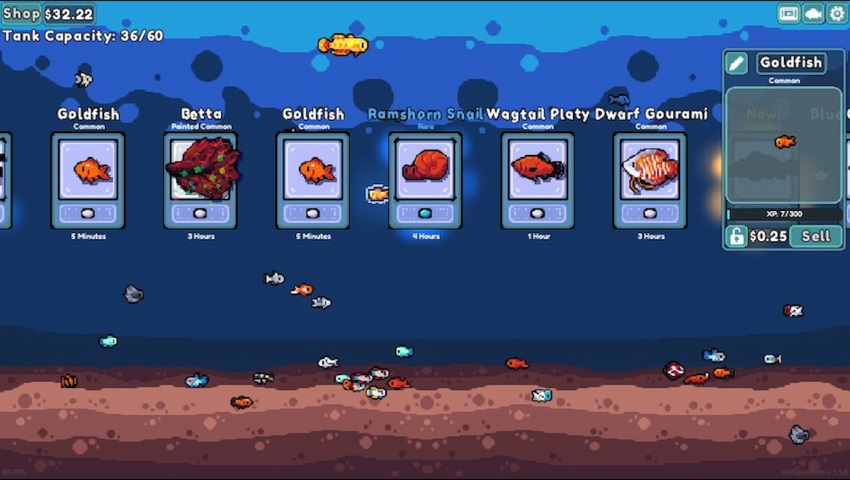Pick the Wagtail Platy card
Viewport: 850px width, 480px height.
[538, 180]
